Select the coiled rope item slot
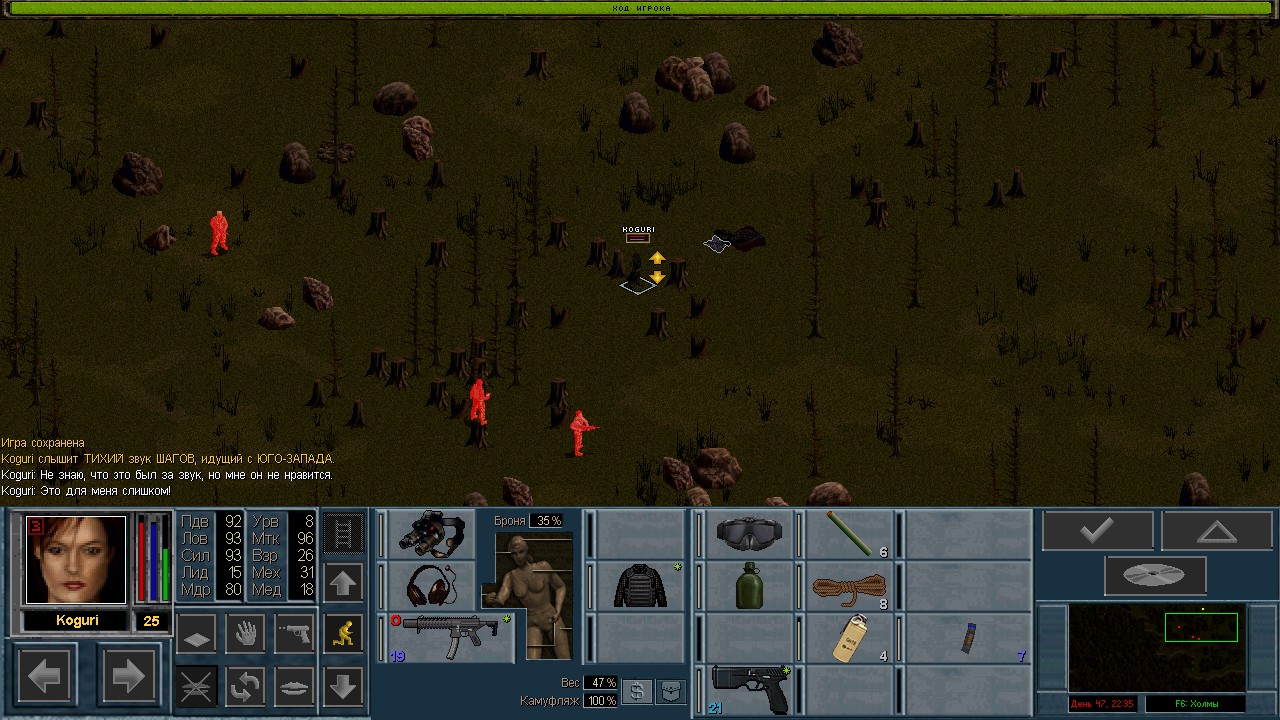This screenshot has width=1280, height=720. pyautogui.click(x=850, y=587)
